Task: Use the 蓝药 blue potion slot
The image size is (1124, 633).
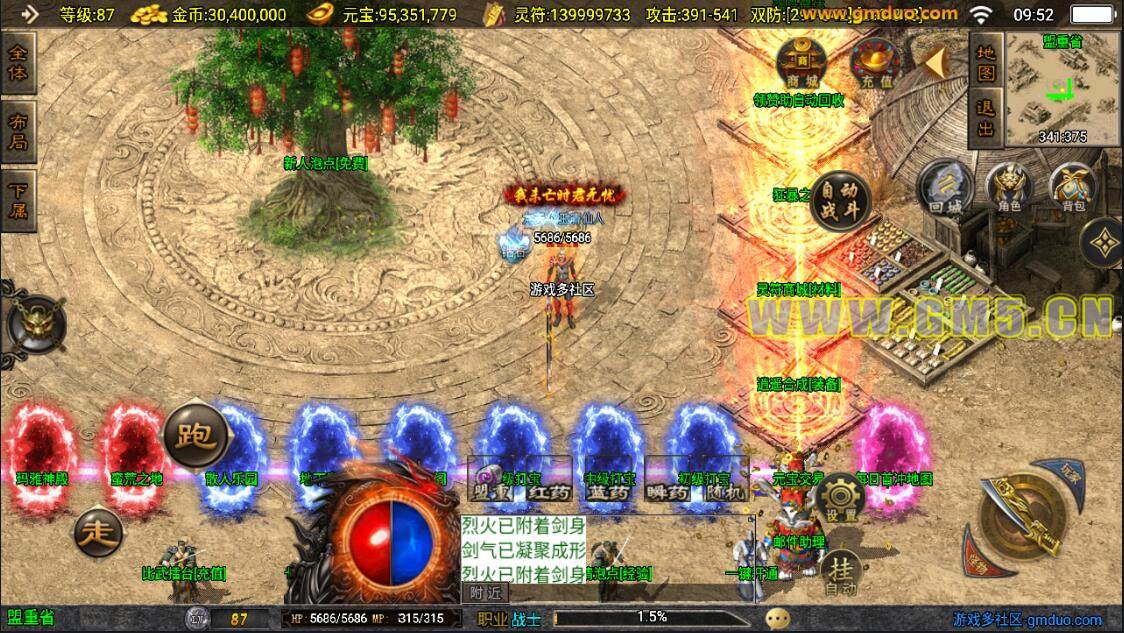Action: (607, 491)
